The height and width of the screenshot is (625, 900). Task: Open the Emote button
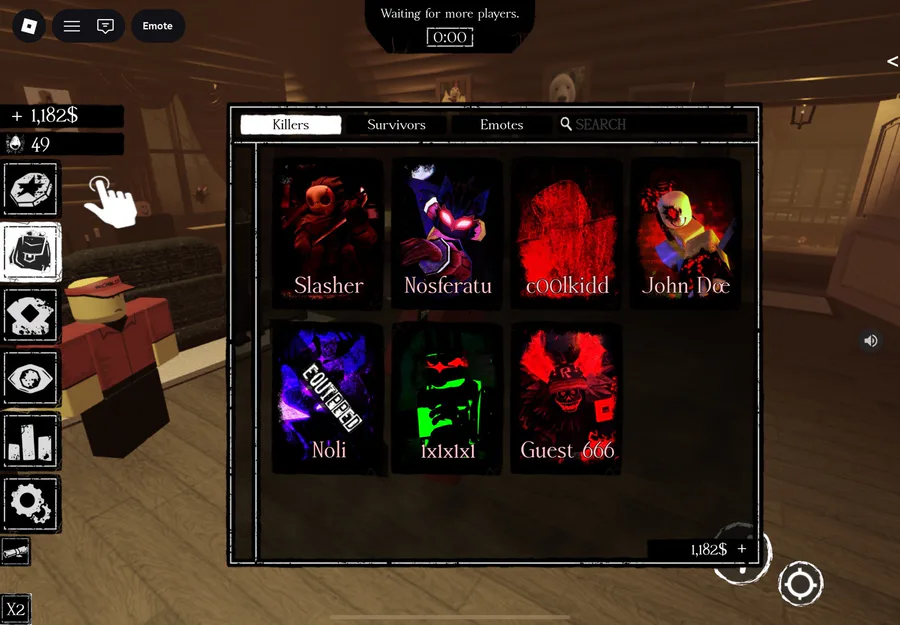coord(158,26)
